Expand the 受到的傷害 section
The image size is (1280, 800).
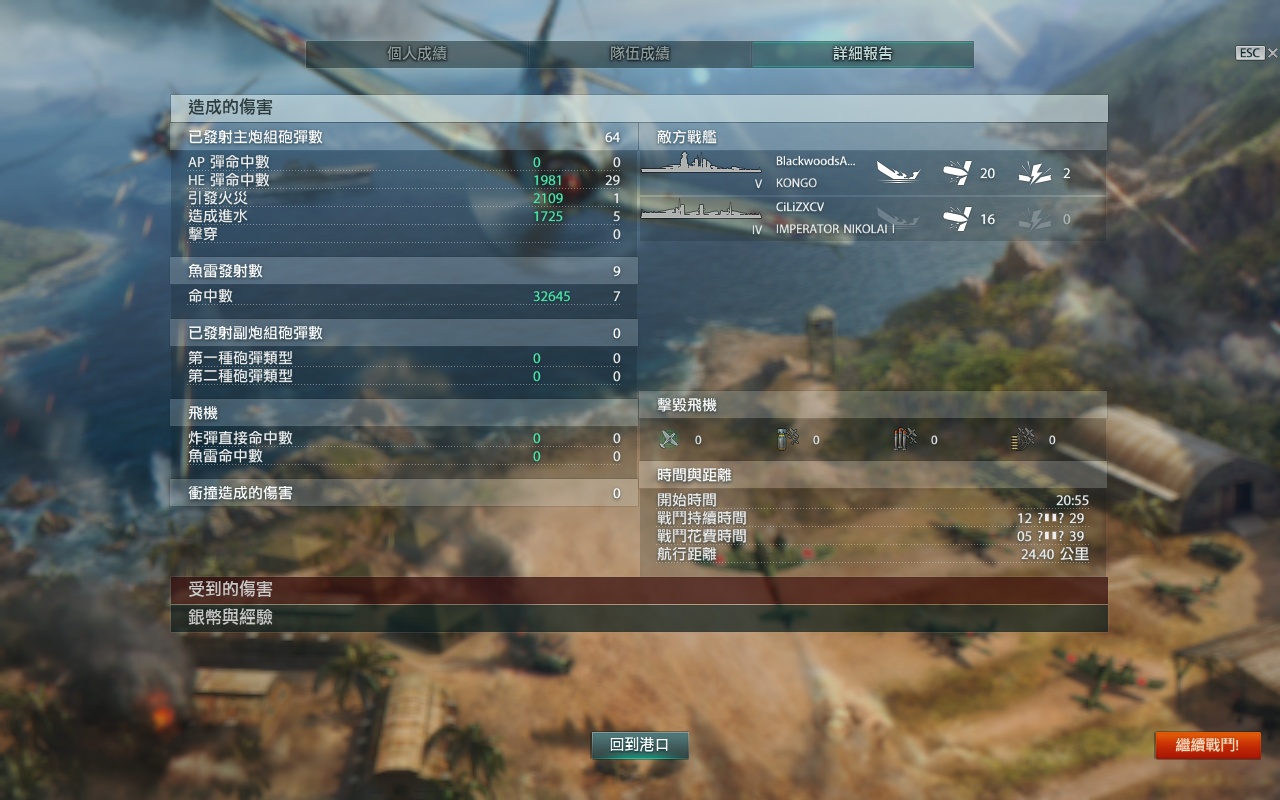click(639, 590)
